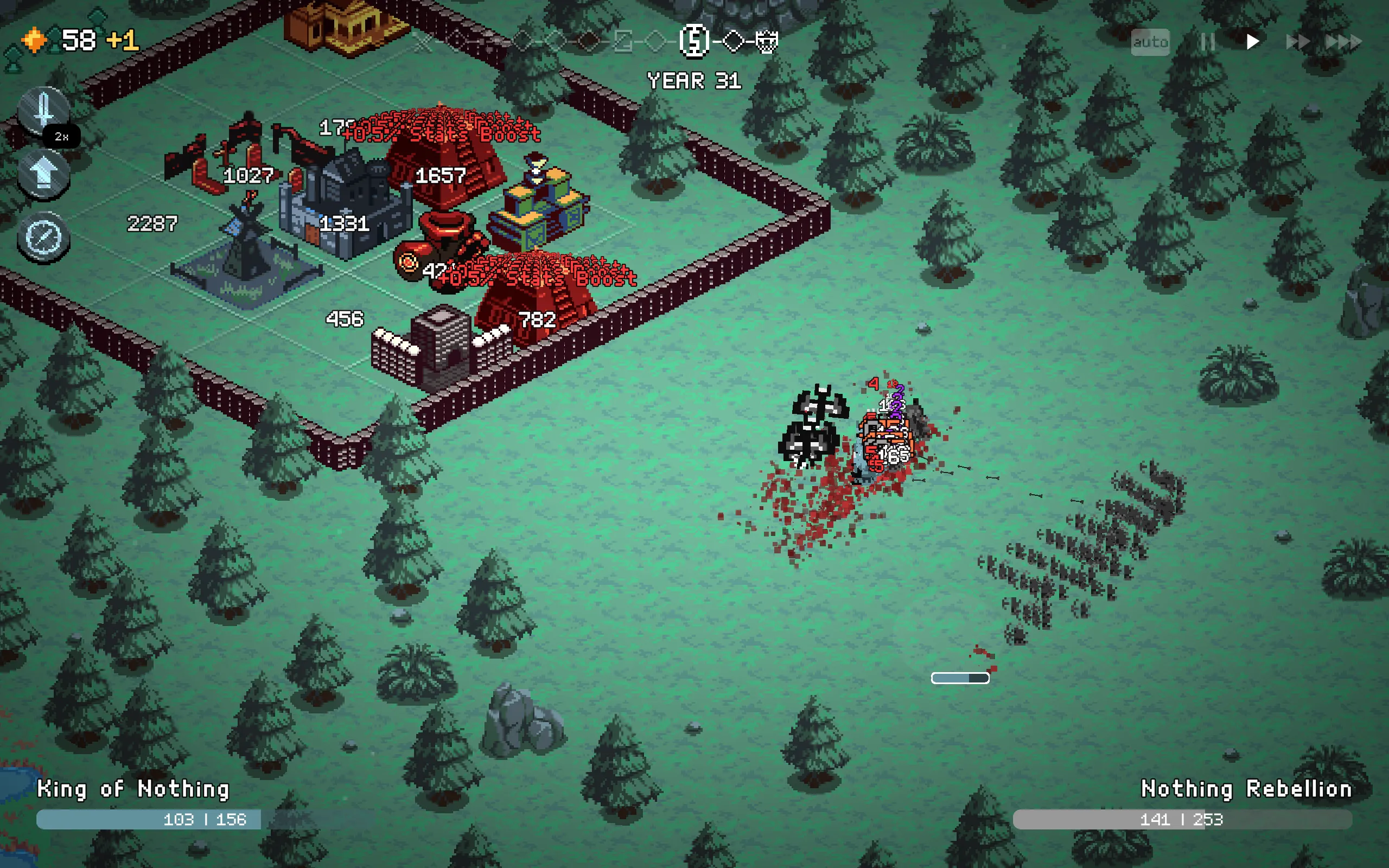
Task: Pause the game speed
Action: 1207,42
